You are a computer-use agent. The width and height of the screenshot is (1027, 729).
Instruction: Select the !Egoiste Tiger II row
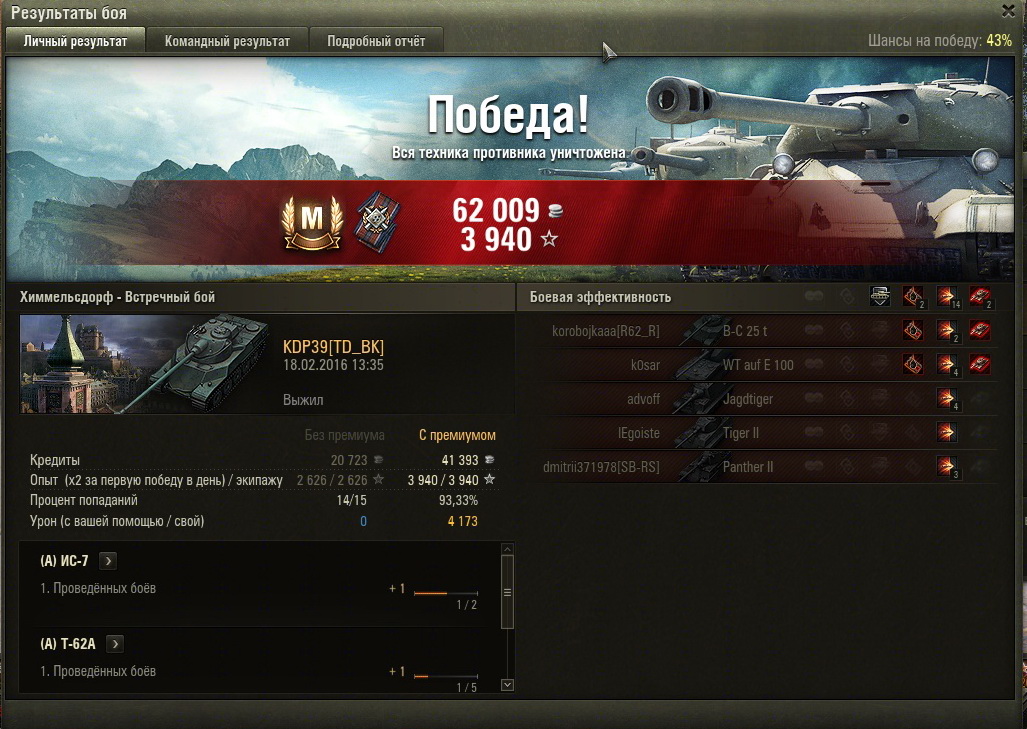[x=757, y=433]
